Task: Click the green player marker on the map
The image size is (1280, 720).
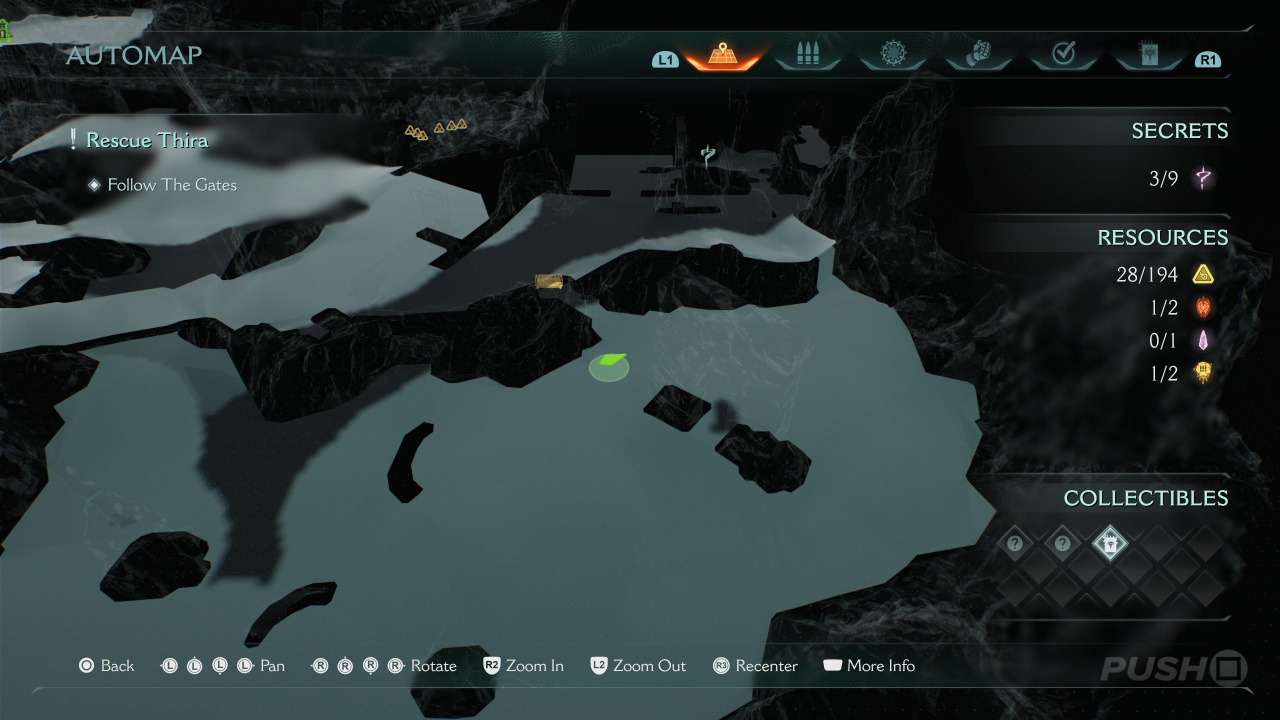Action: tap(609, 366)
